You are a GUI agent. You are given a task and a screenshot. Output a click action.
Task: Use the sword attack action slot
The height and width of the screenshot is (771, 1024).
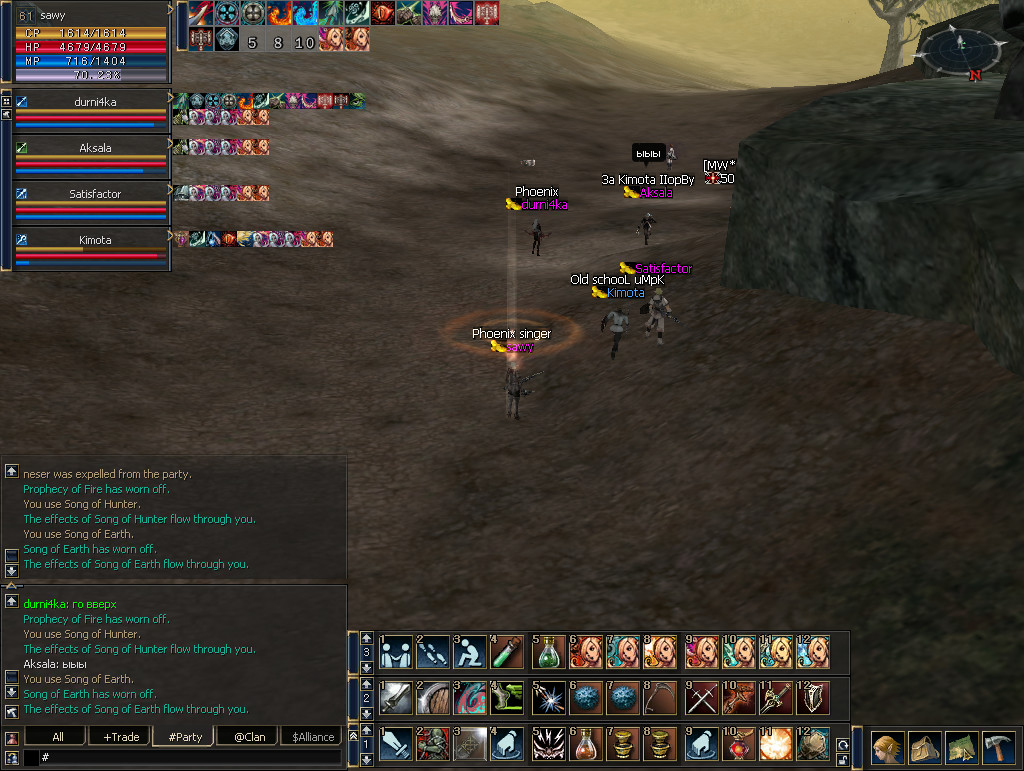tap(394, 744)
